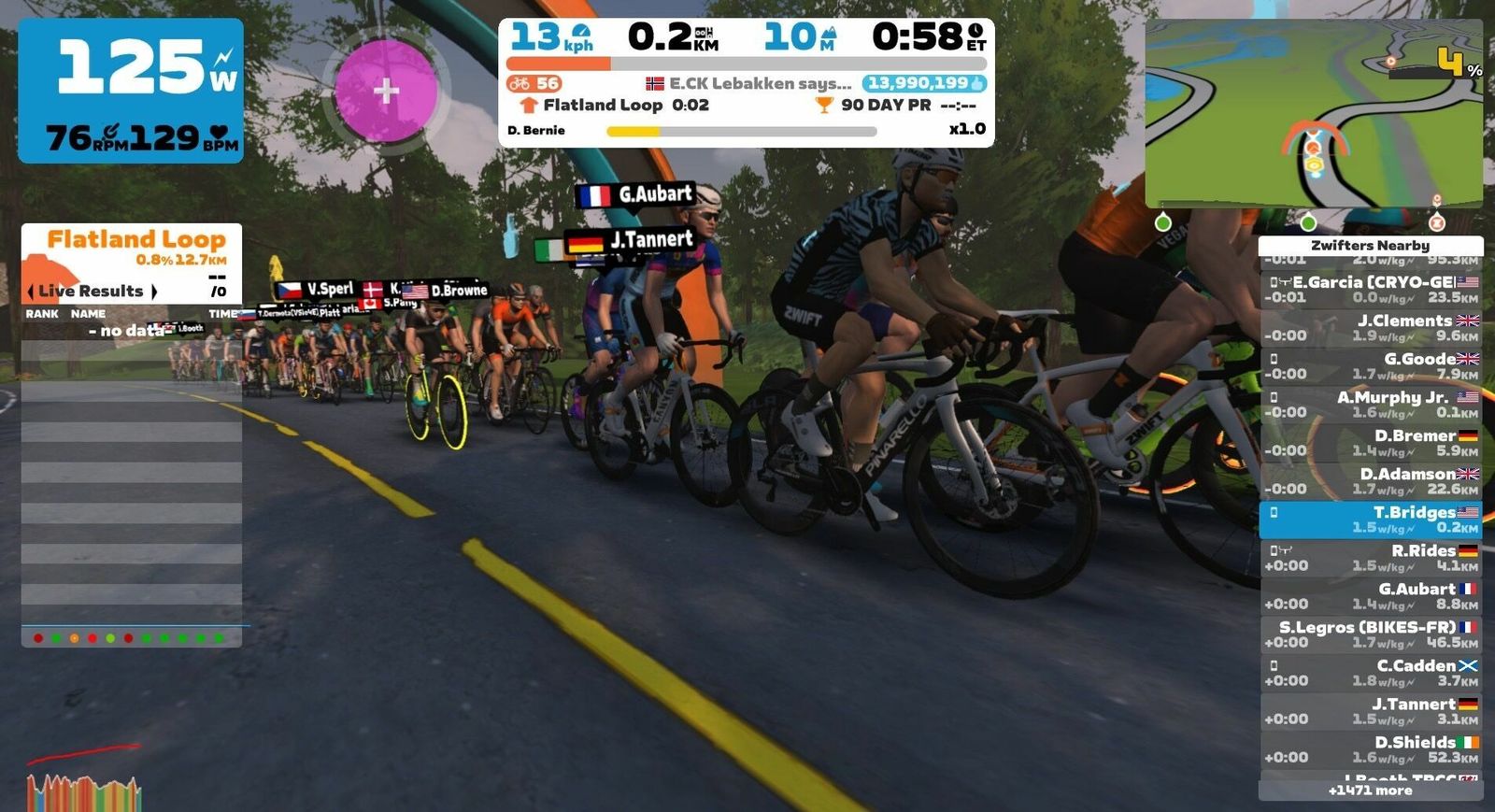Click the 13,990,199 Ride On counter
Image resolution: width=1495 pixels, height=812 pixels.
[923, 83]
